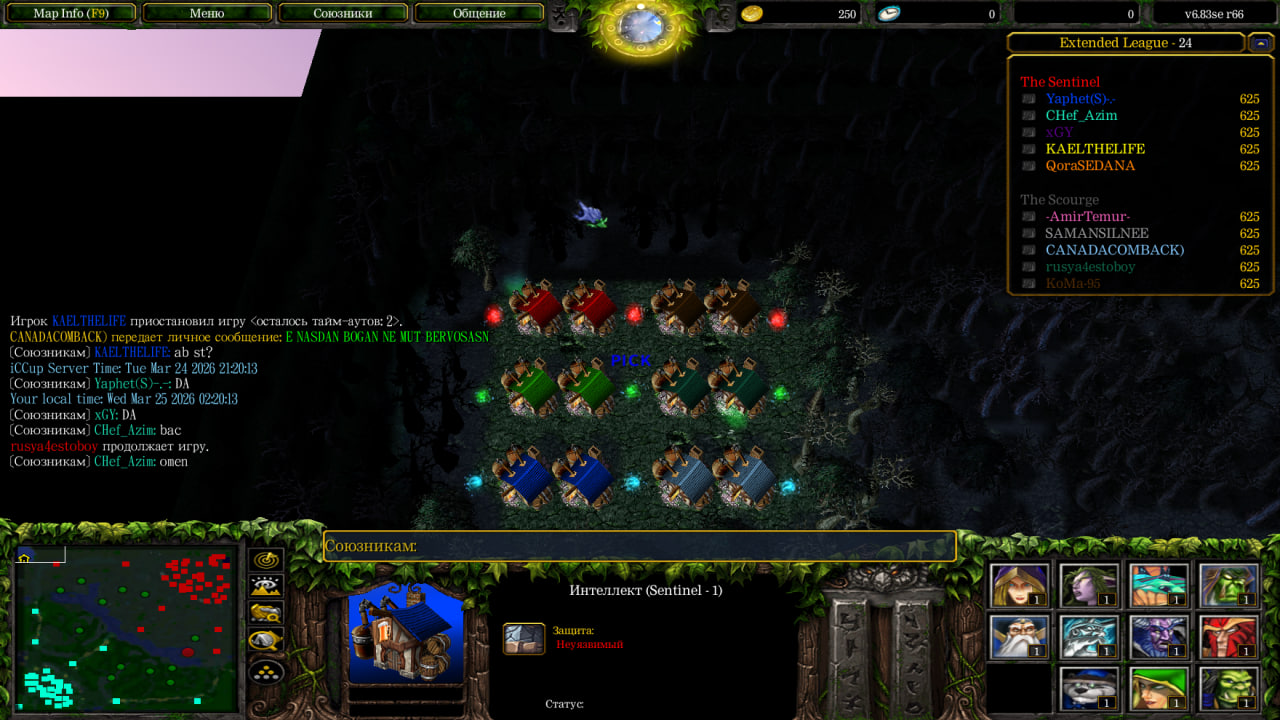Pick the green-hooded Windrunner icon
The height and width of the screenshot is (720, 1280).
click(x=1160, y=688)
